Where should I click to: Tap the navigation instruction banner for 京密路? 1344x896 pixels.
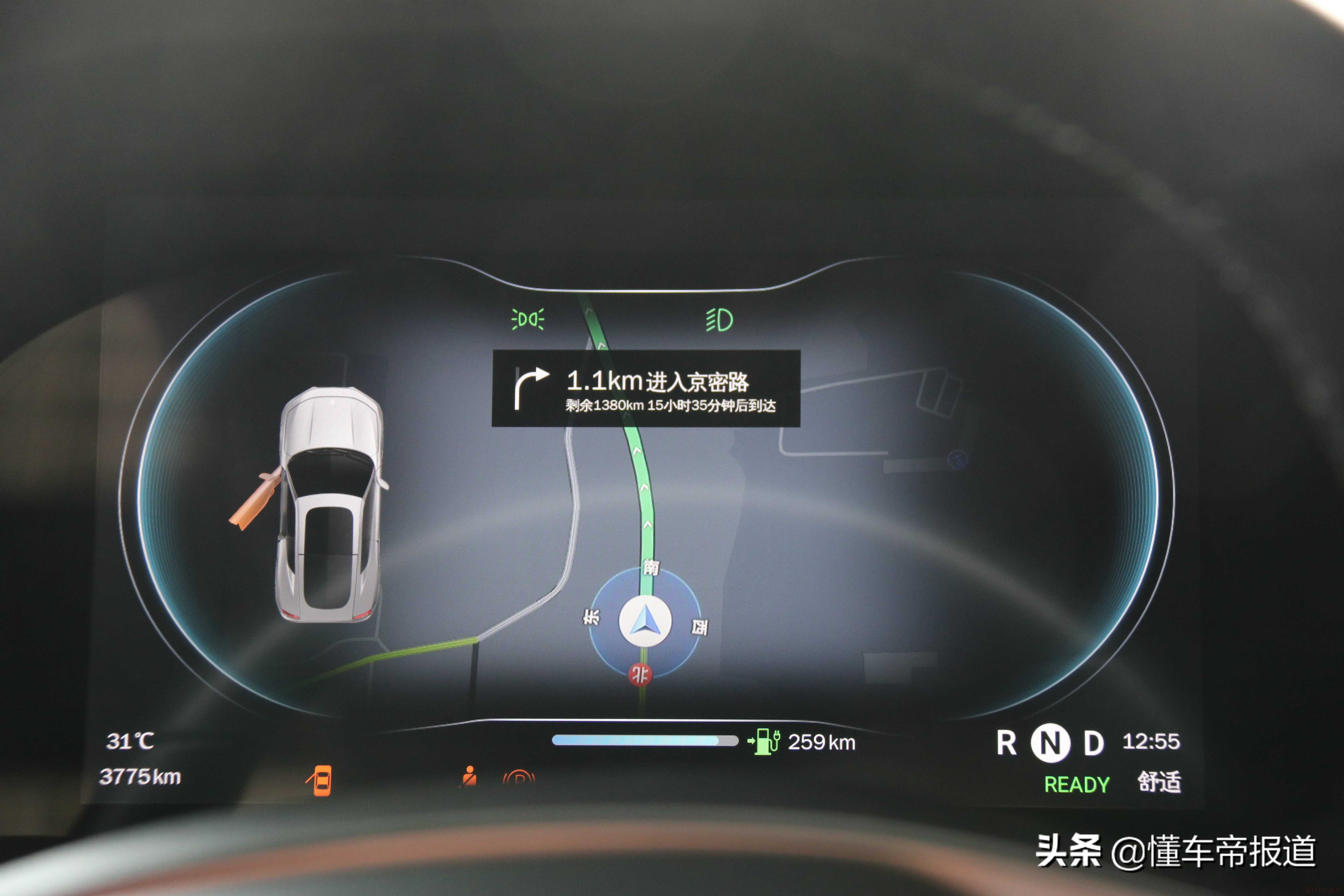click(x=646, y=389)
